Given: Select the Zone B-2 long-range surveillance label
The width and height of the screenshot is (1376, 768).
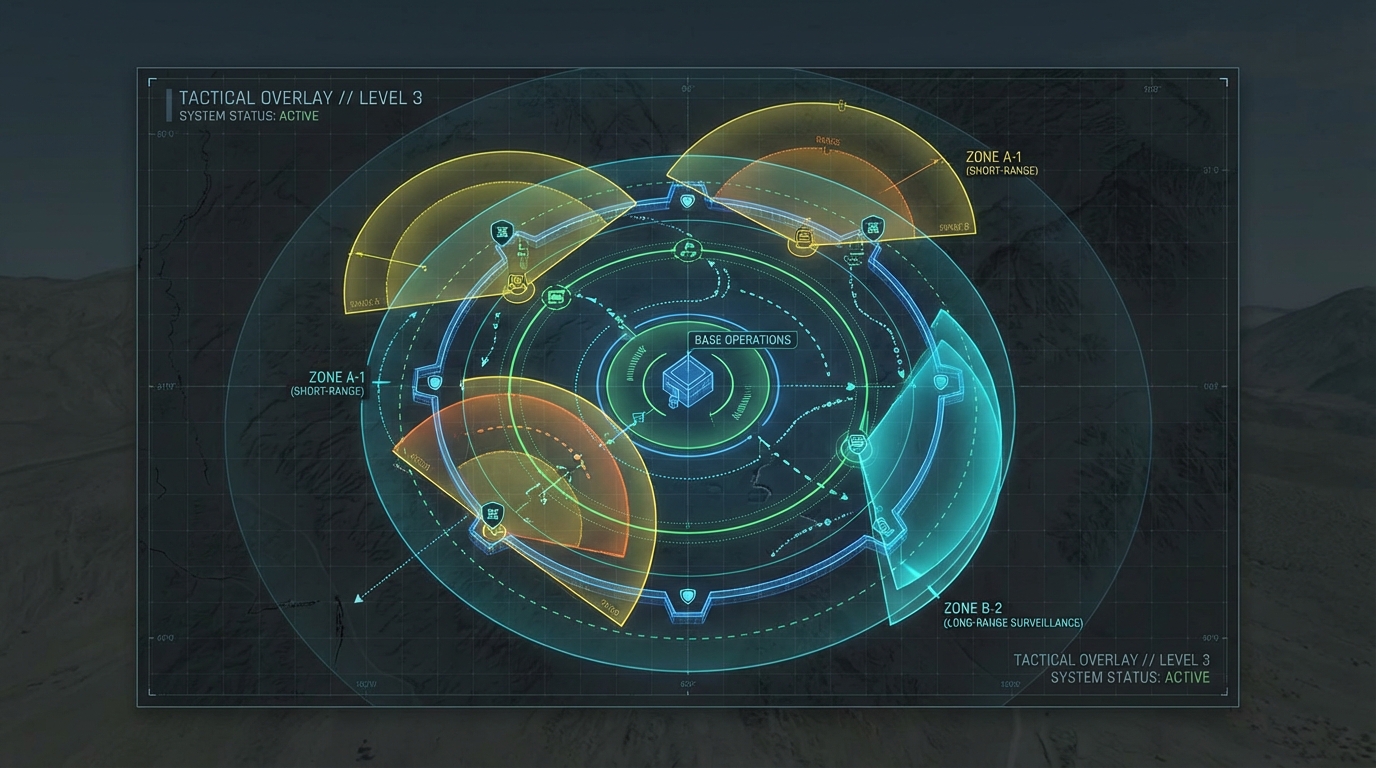Looking at the screenshot, I should point(1012,615).
